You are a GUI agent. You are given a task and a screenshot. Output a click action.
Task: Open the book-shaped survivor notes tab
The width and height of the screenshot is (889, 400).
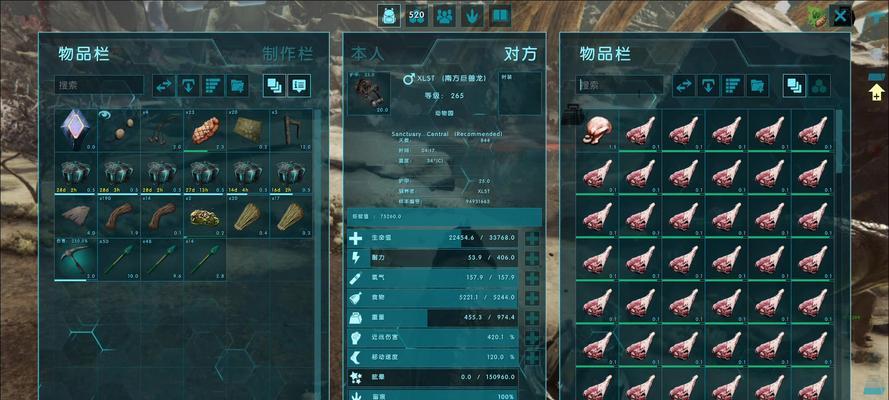pyautogui.click(x=499, y=16)
